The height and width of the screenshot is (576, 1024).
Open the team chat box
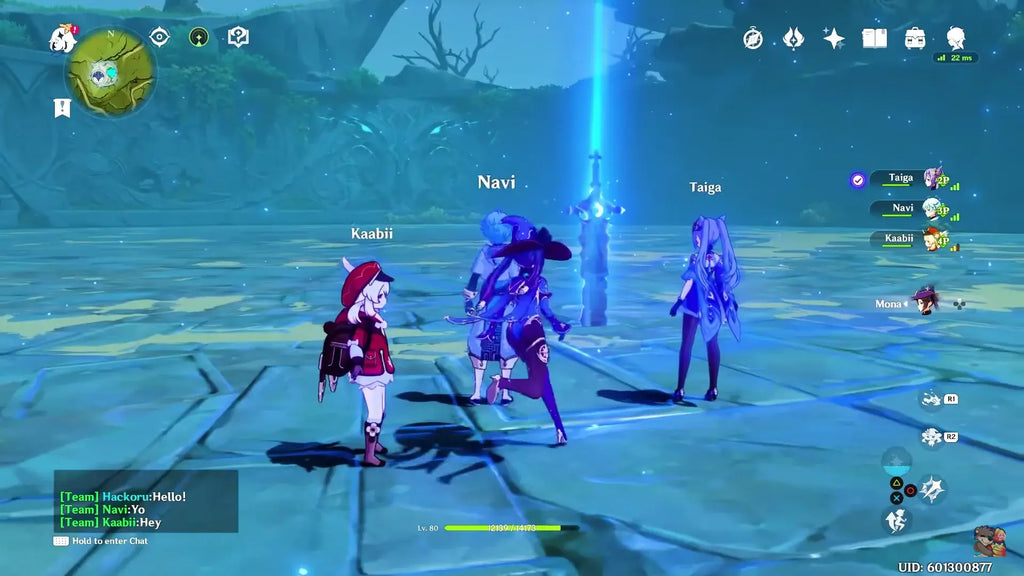click(x=146, y=501)
